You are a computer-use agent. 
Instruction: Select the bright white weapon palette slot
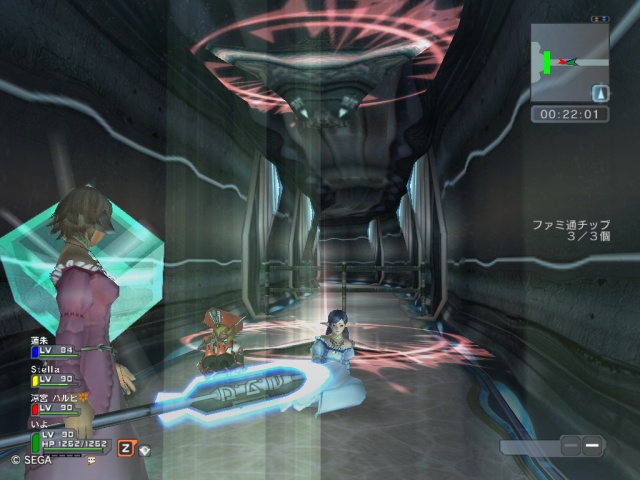pyautogui.click(x=592, y=445)
